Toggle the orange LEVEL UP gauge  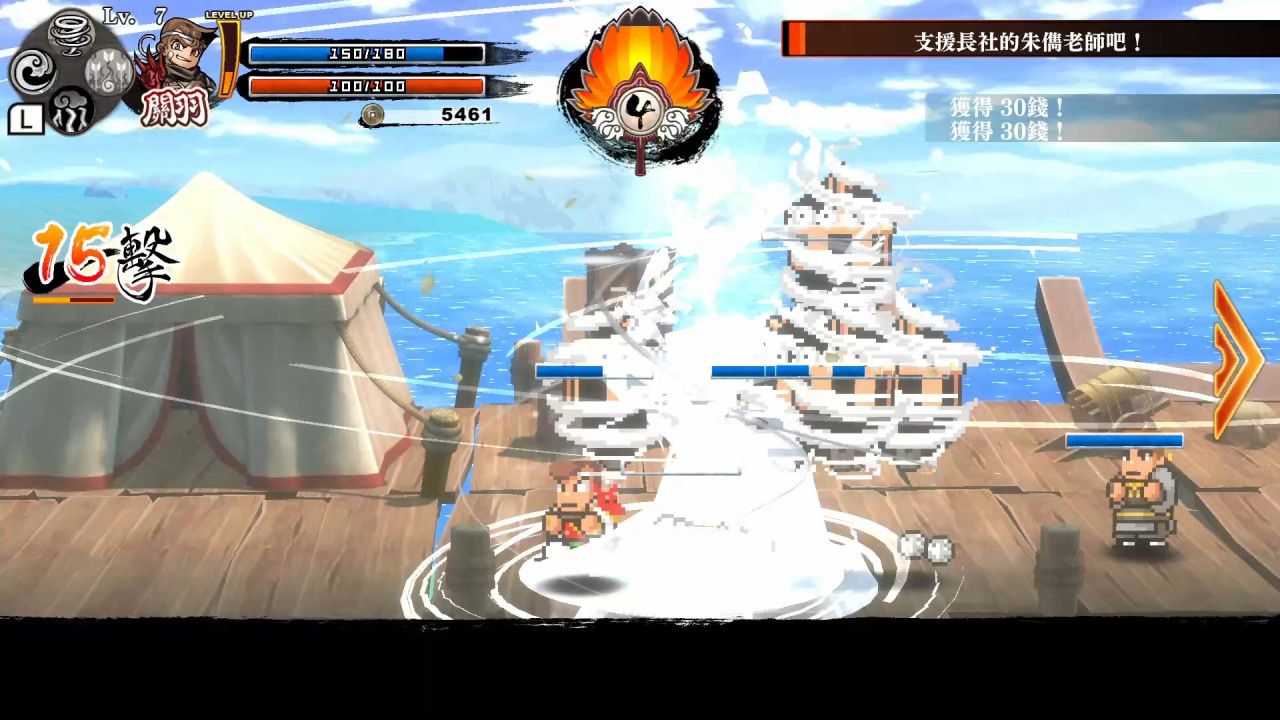point(227,60)
